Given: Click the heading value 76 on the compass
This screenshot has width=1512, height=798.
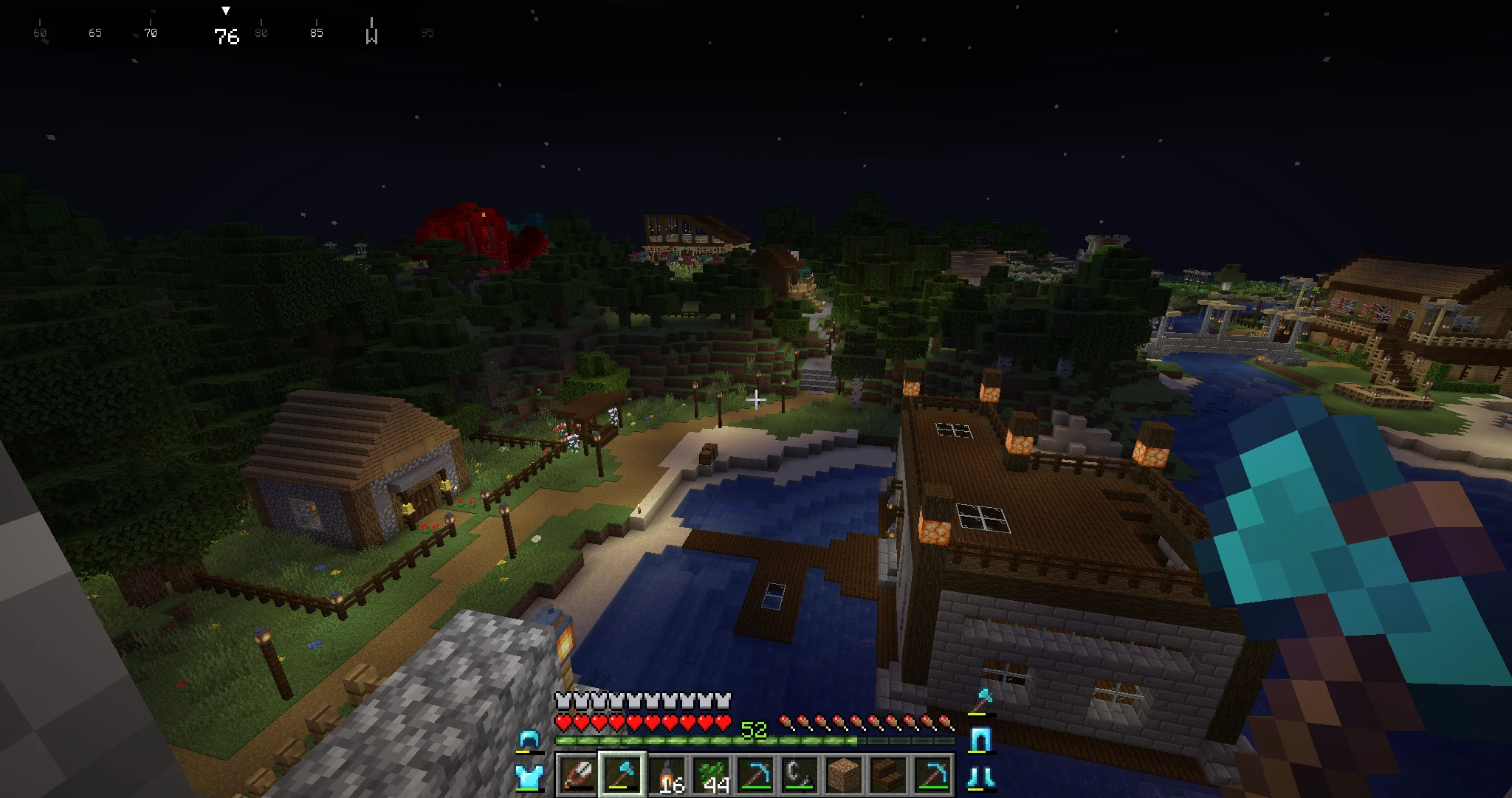Looking at the screenshot, I should point(227,34).
